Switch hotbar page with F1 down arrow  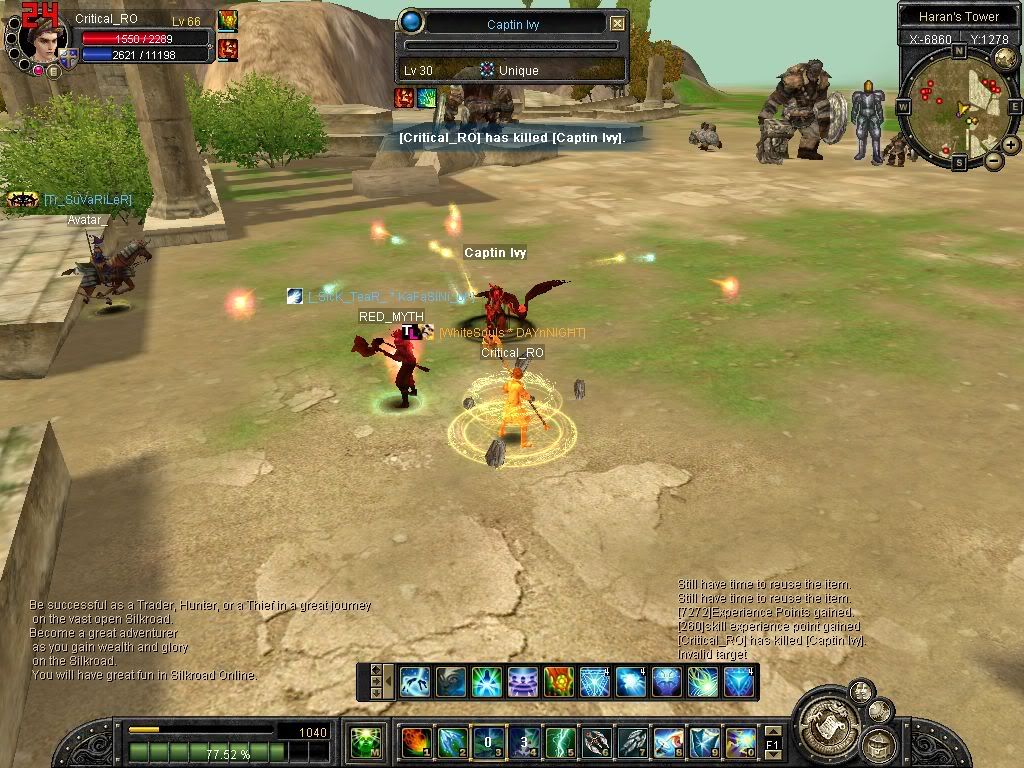[x=772, y=754]
